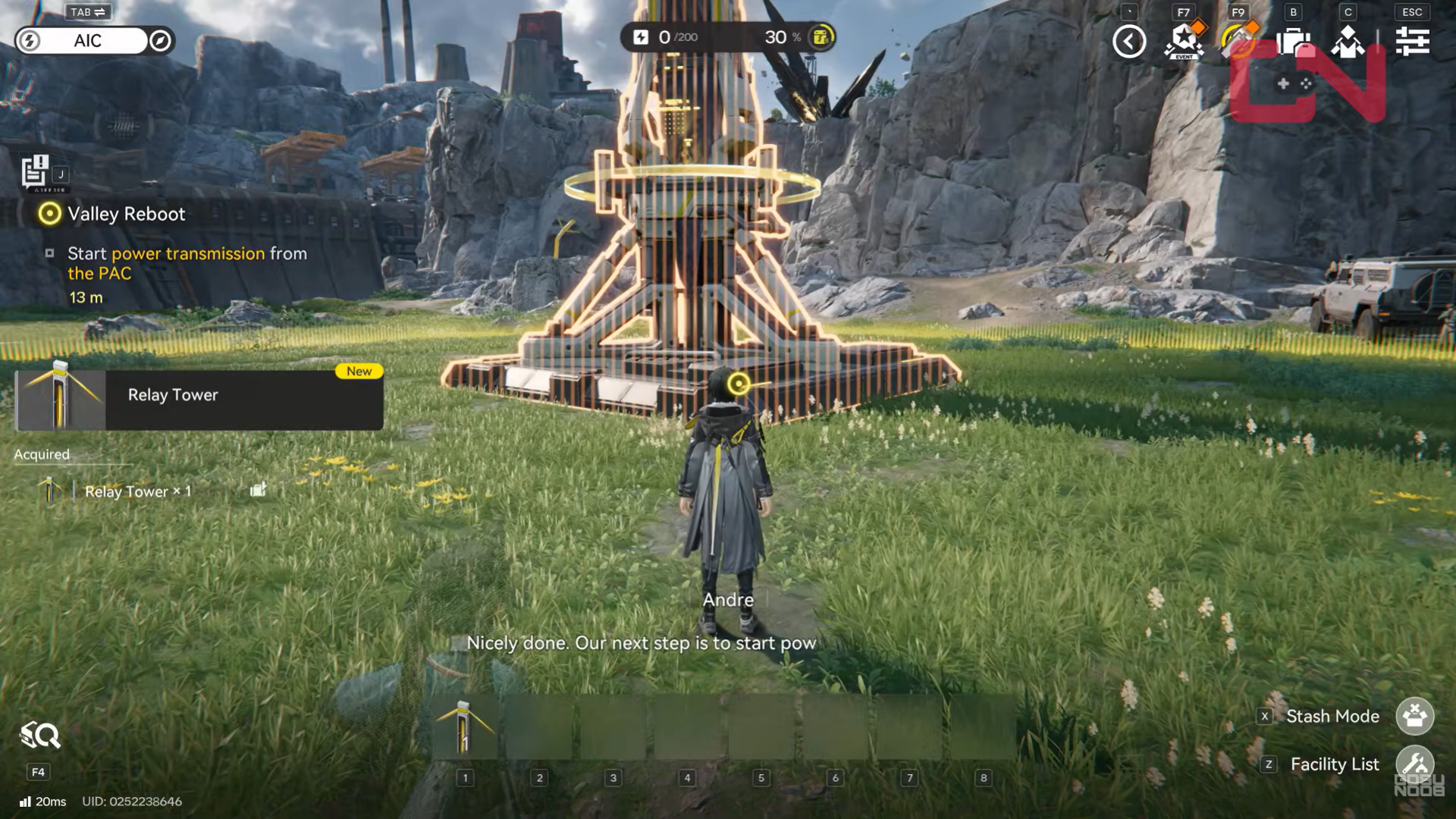
Task: Click the back arrow circle button
Action: pos(1129,41)
